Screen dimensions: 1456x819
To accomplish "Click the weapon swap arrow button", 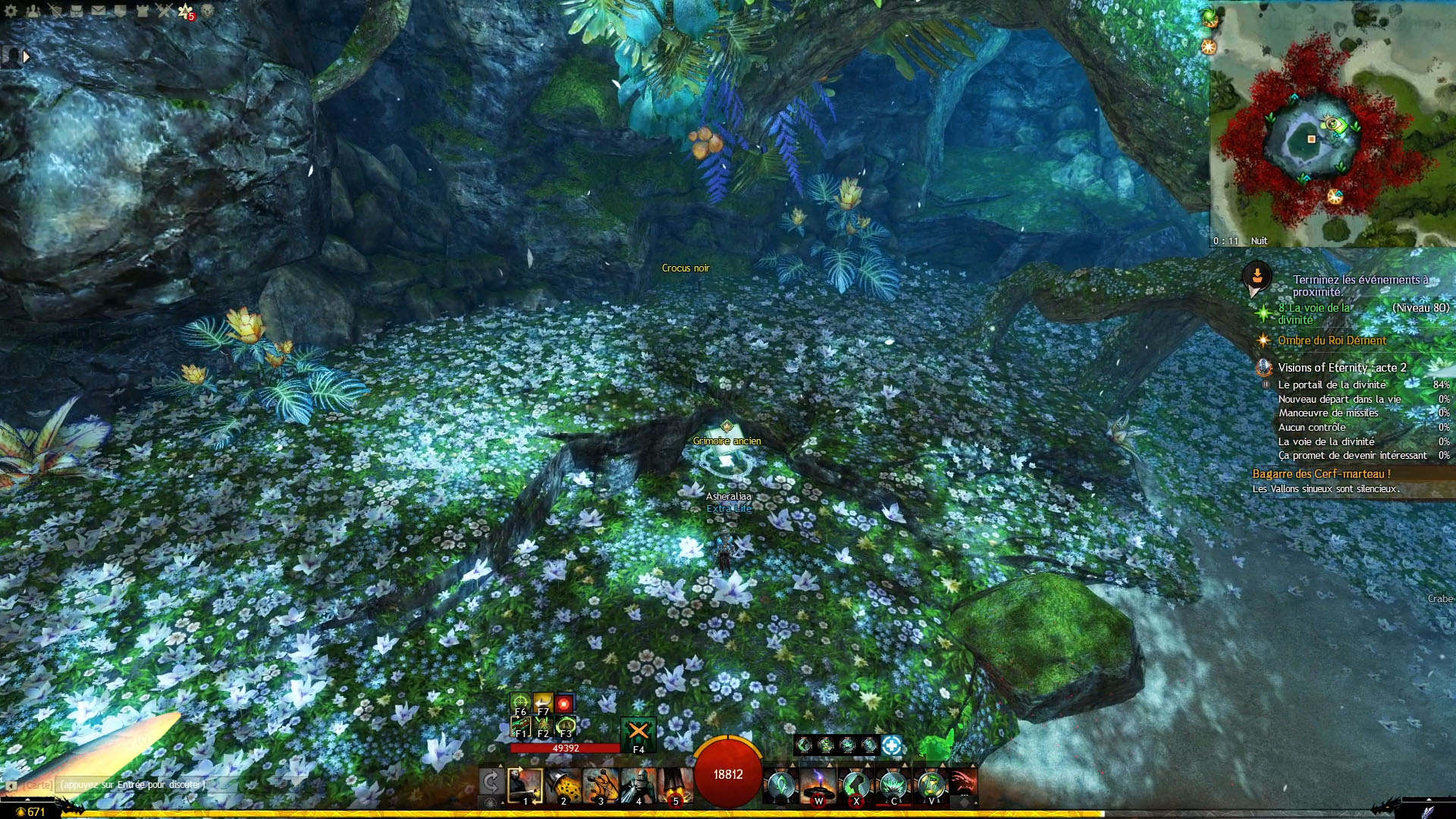I will click(491, 782).
